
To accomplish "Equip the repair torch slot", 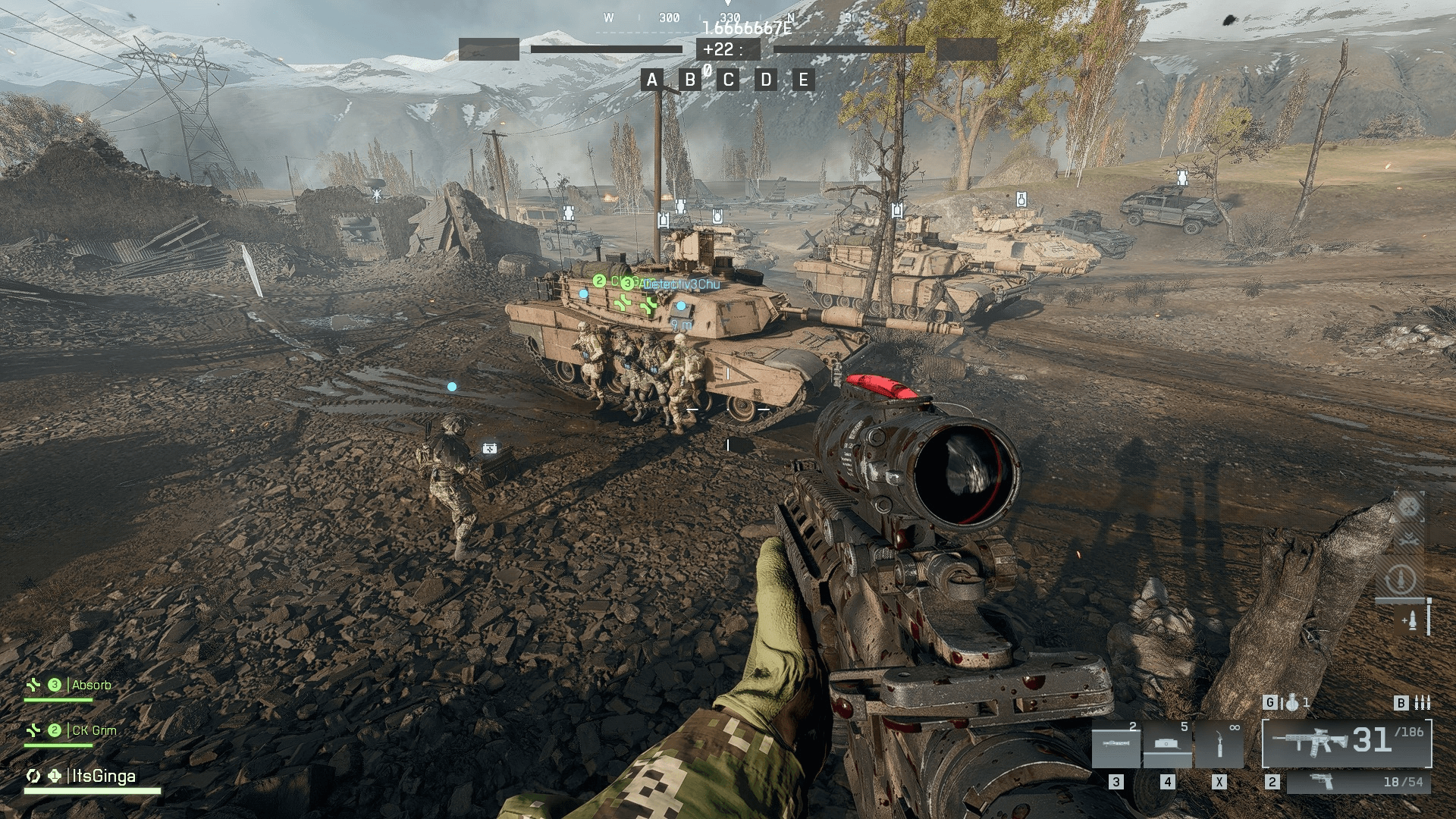I will point(1219,744).
